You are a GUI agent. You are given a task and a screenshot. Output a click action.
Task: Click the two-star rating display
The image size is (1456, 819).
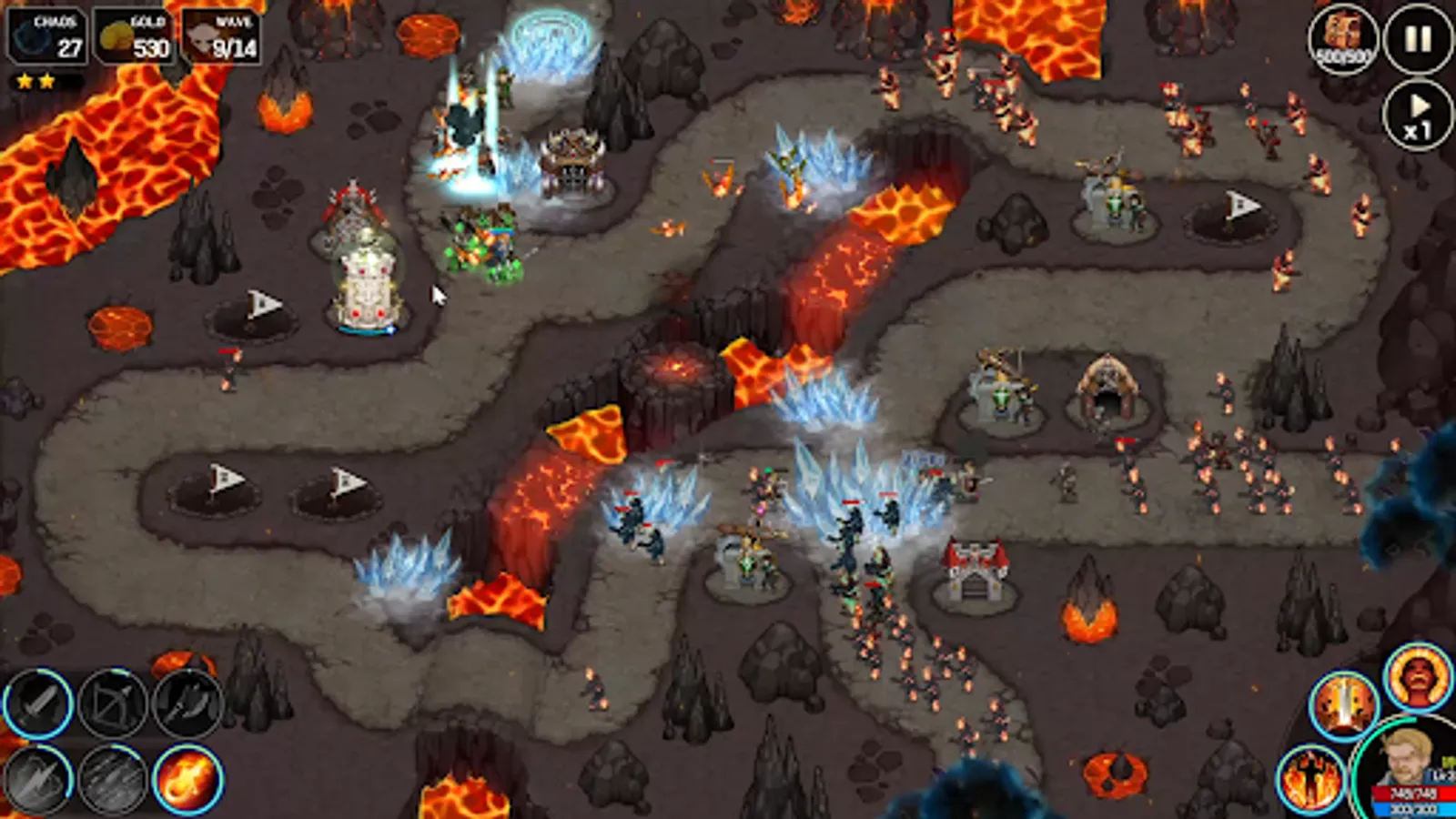(x=35, y=80)
